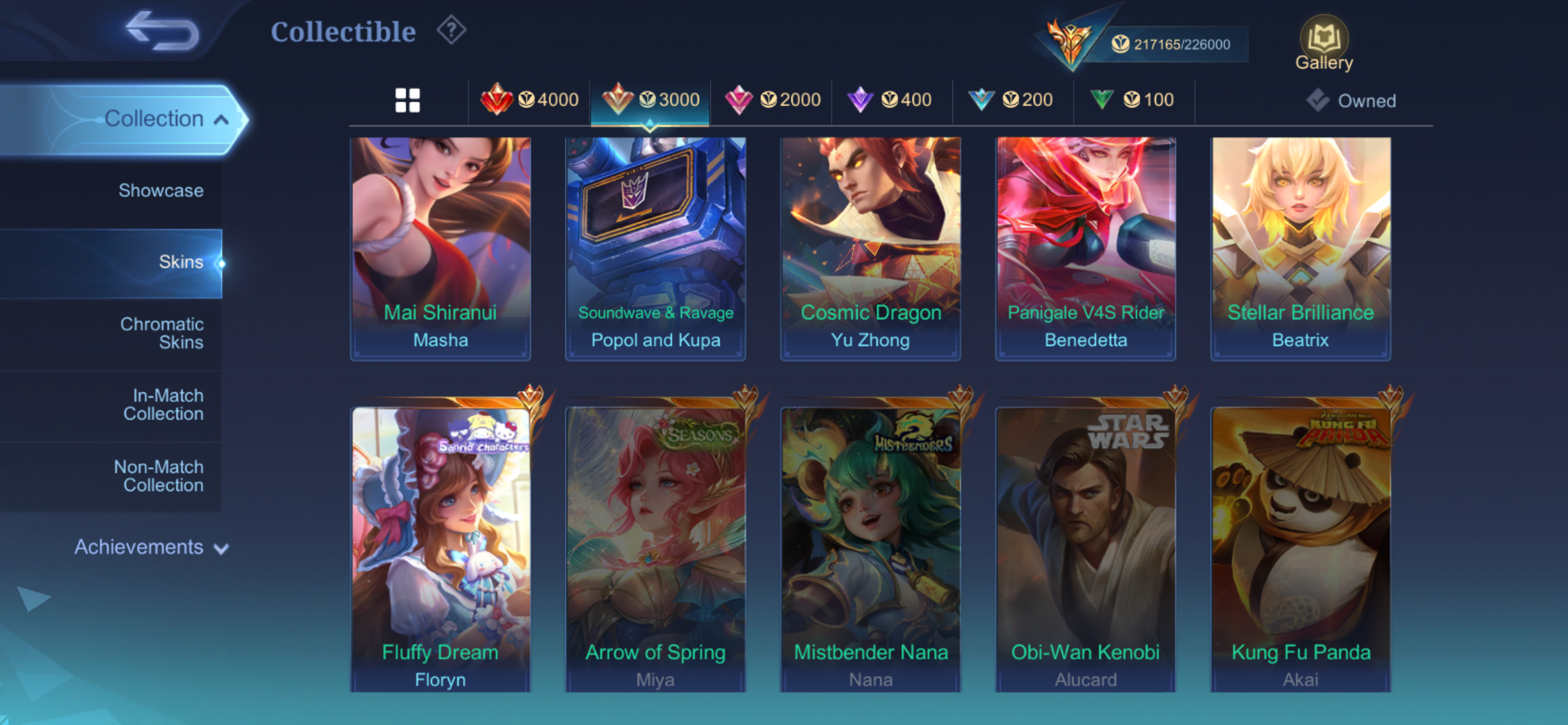
Task: Switch to the 200 points tier tab
Action: pos(1013,100)
